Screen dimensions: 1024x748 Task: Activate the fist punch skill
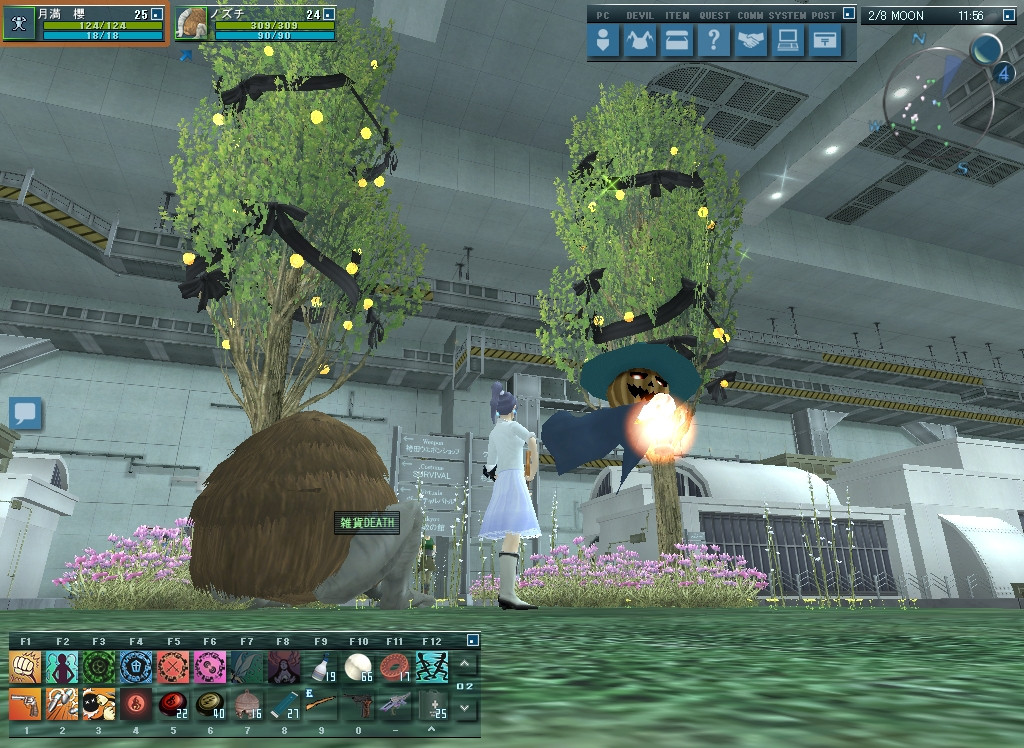point(26,666)
